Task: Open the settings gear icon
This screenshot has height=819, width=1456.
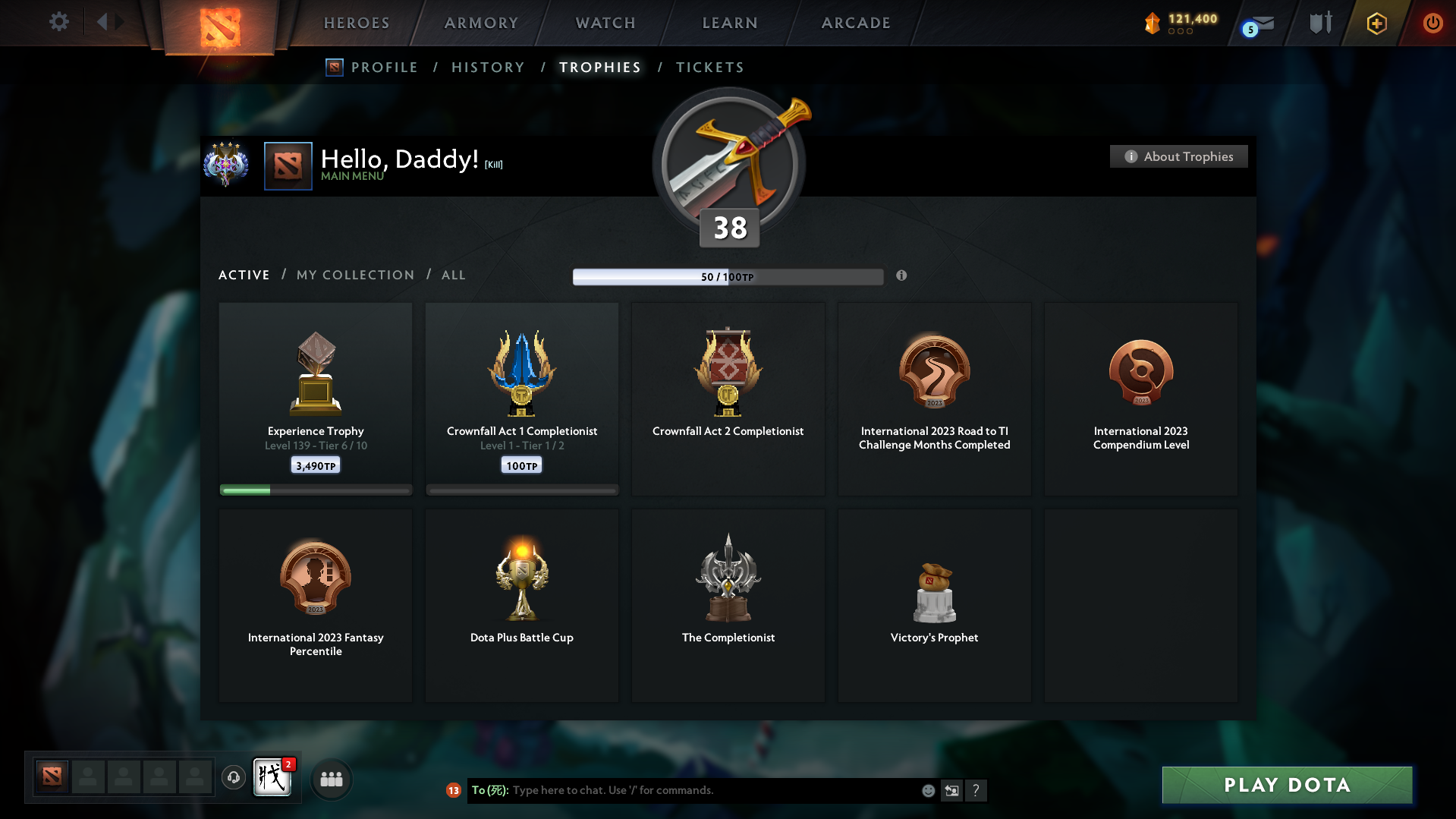Action: tap(59, 22)
